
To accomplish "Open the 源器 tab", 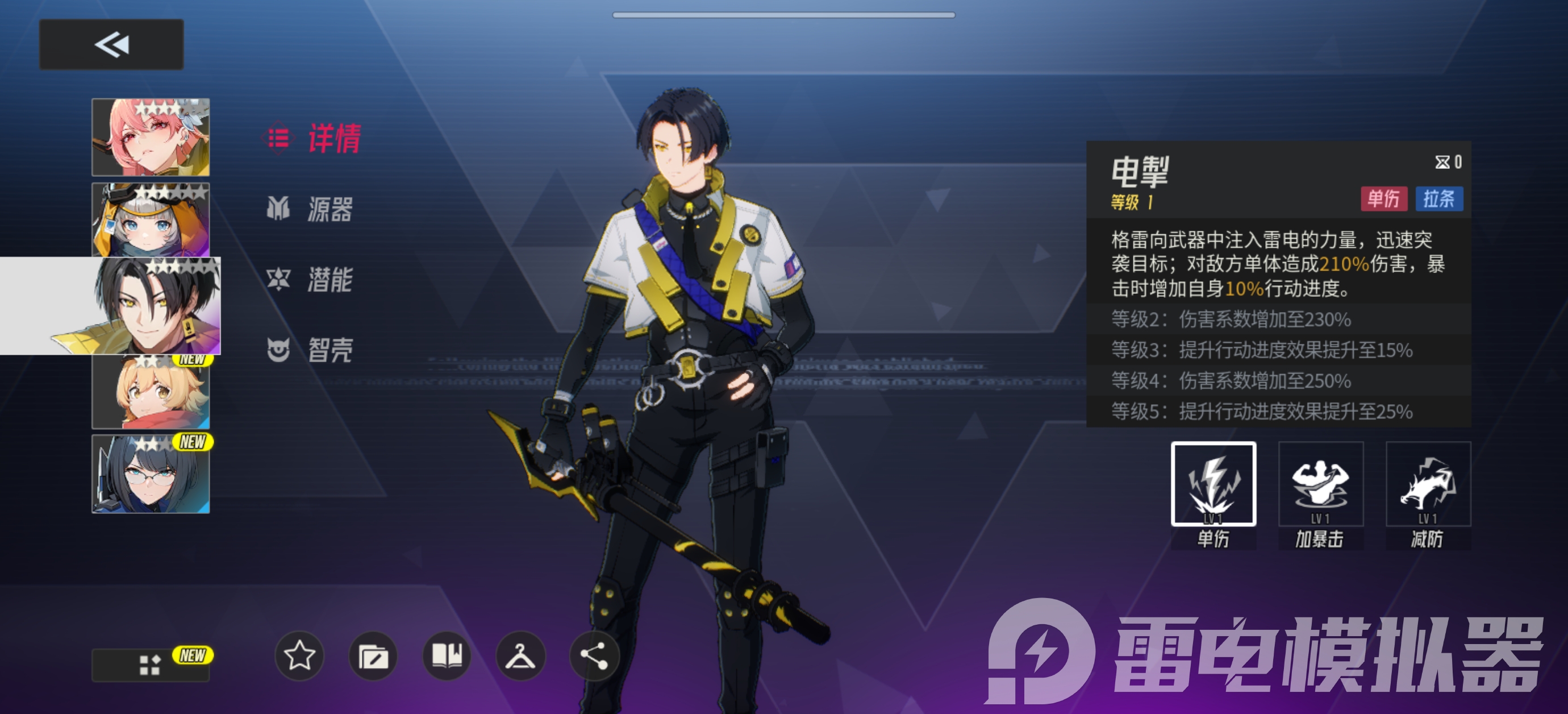I will (310, 209).
